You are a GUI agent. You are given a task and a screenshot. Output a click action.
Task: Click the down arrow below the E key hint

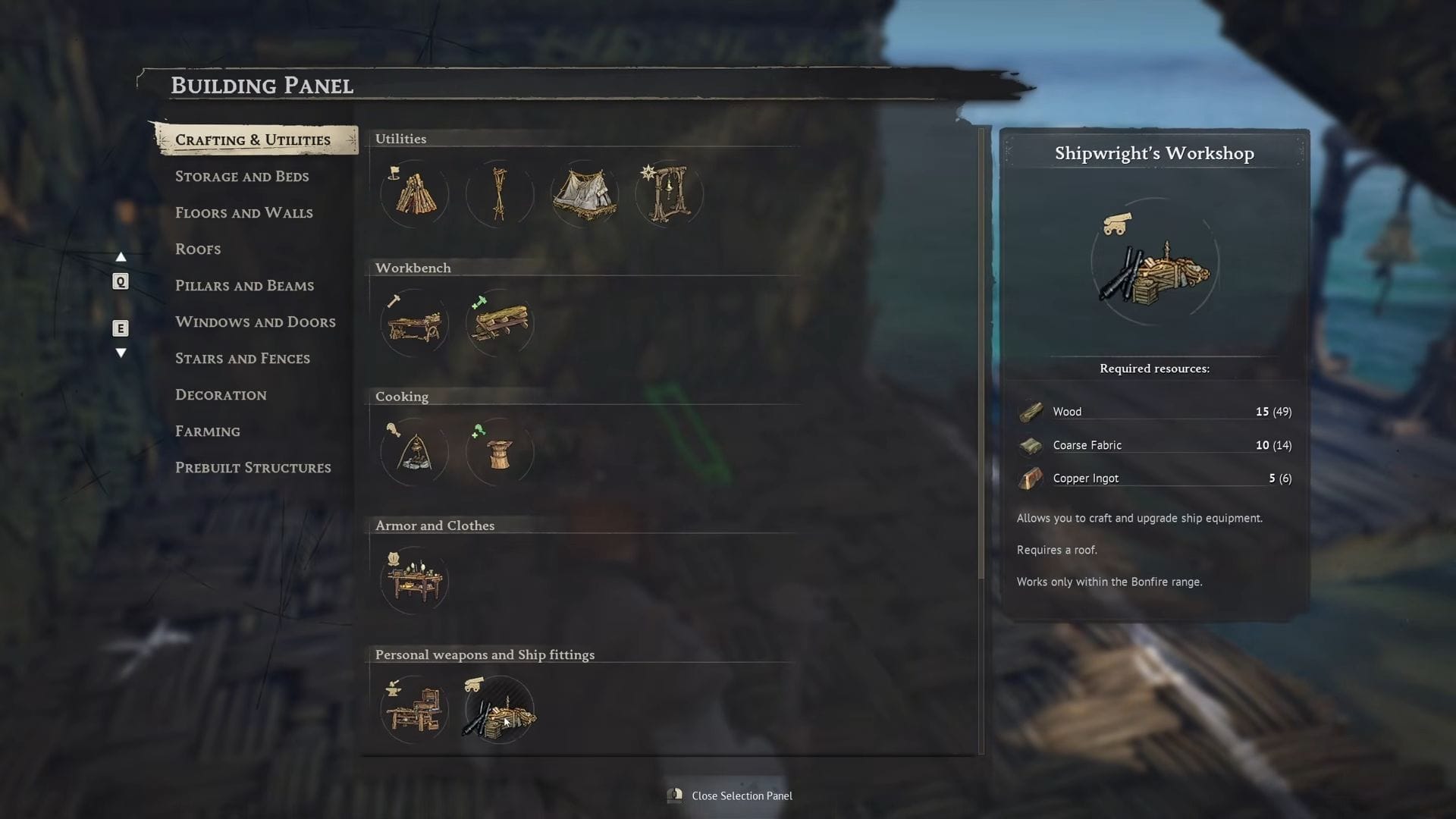[121, 352]
